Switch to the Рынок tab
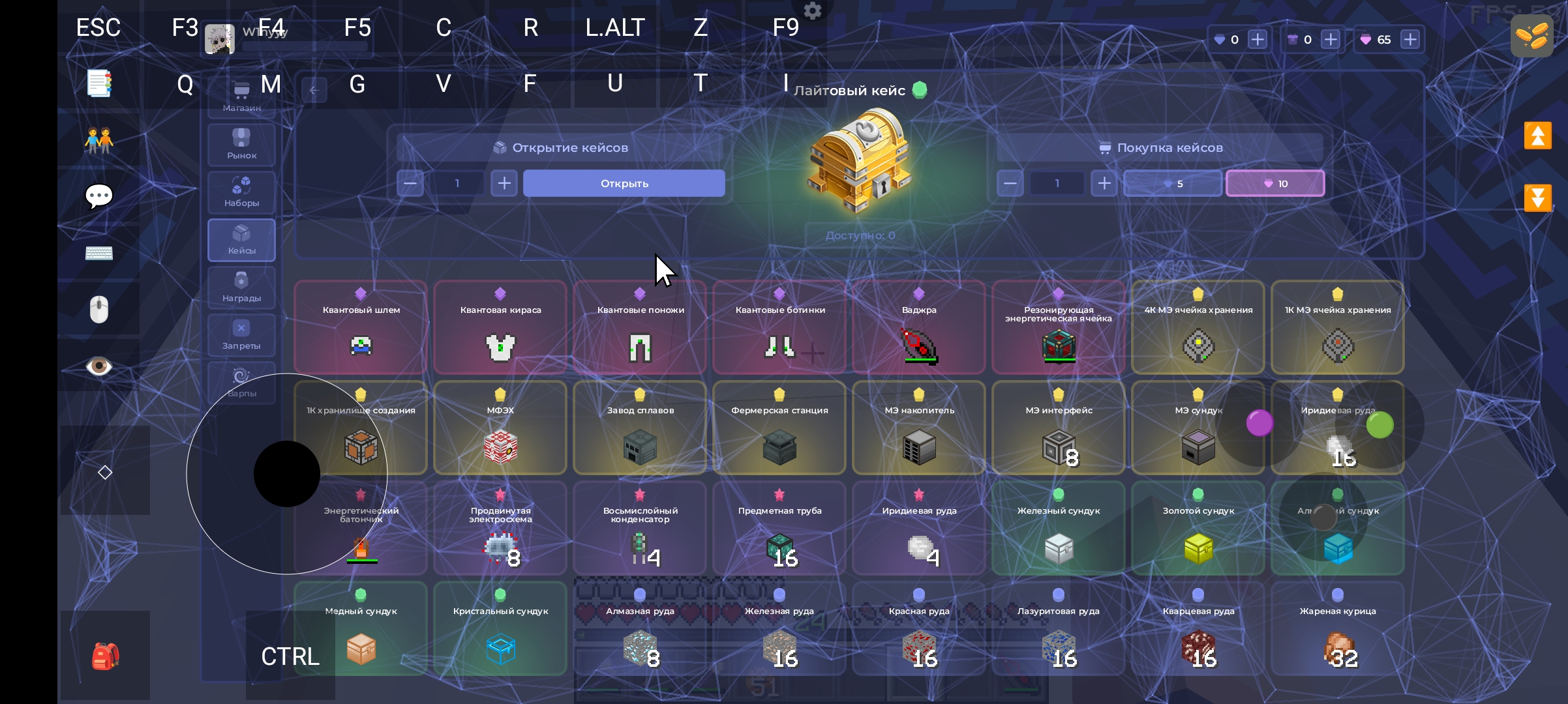Screen dimensions: 1568x704 (x=241, y=144)
